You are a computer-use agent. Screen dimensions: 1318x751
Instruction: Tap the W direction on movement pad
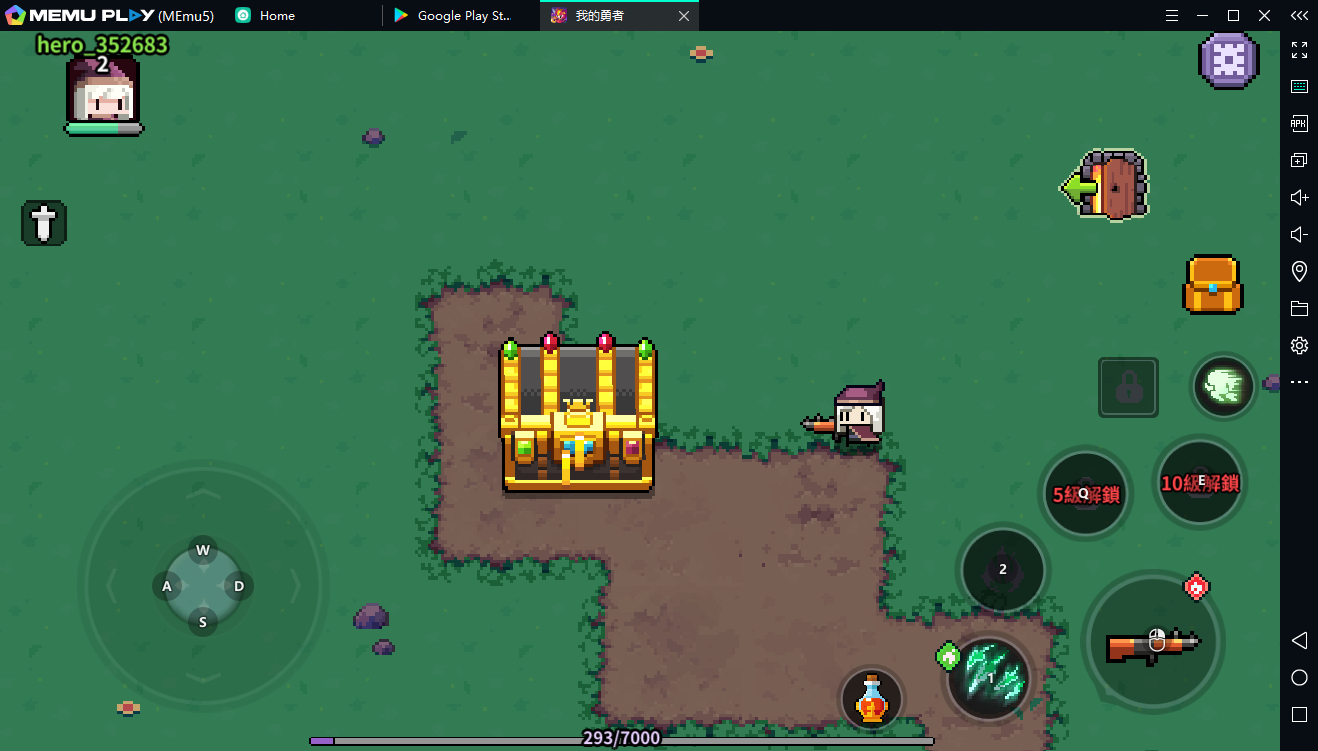point(203,550)
